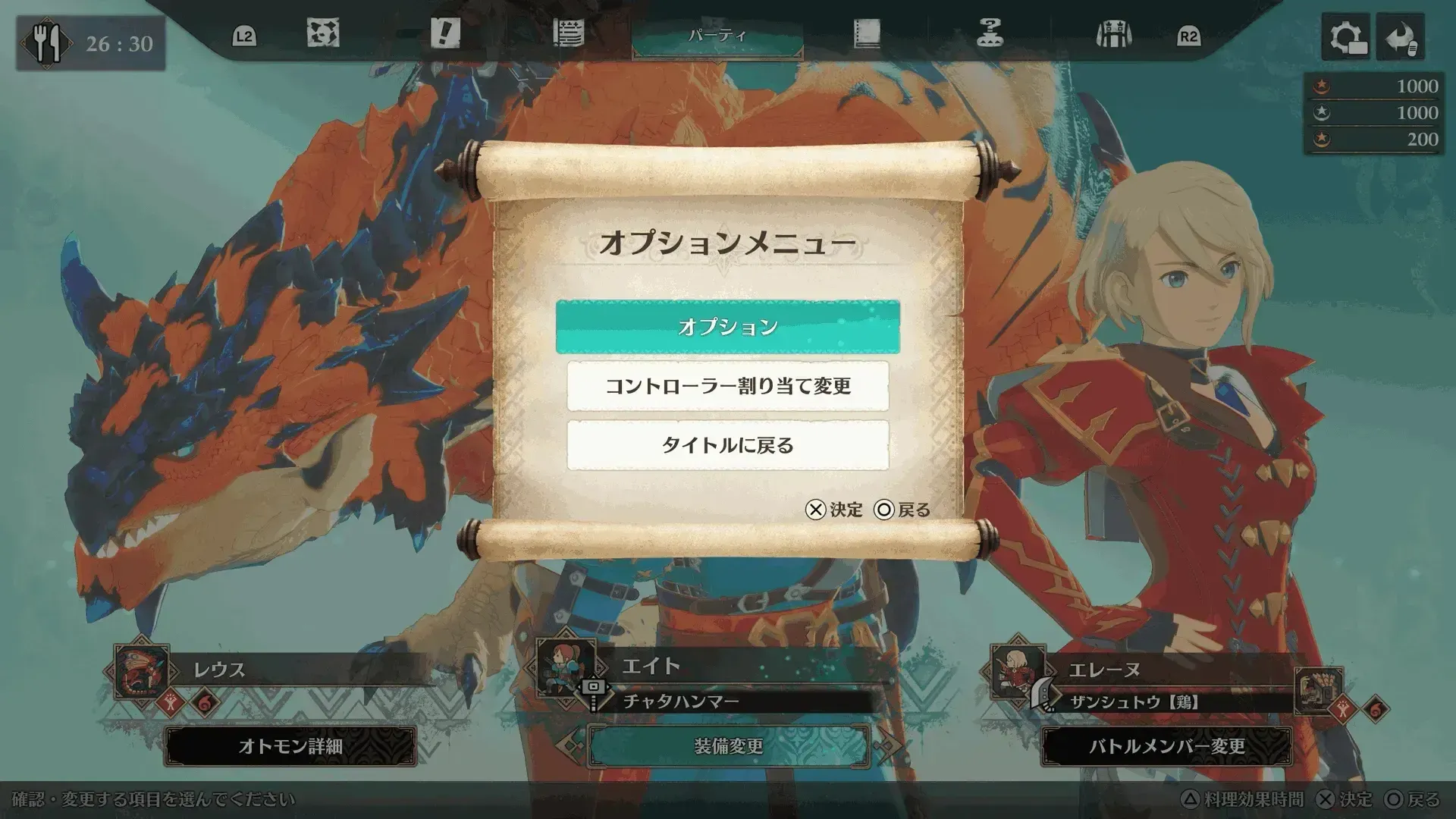
Task: Click the return tool icon in top corner
Action: coord(1401,37)
